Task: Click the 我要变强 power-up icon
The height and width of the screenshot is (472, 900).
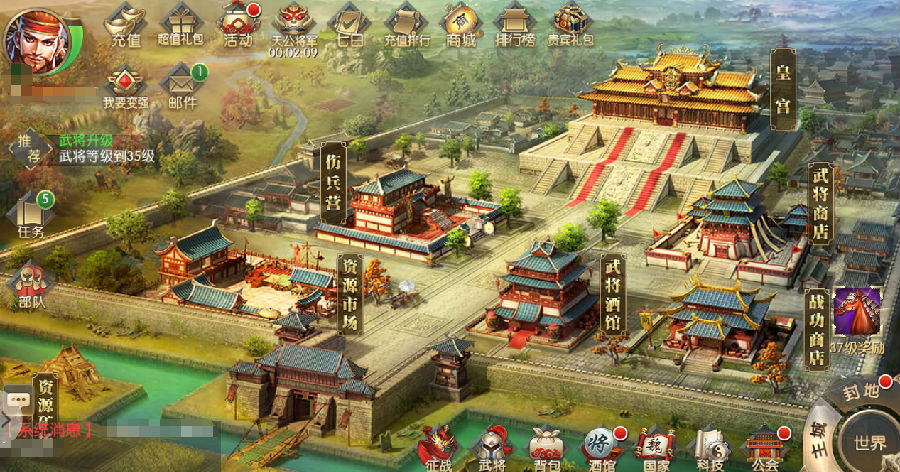Action: point(125,85)
